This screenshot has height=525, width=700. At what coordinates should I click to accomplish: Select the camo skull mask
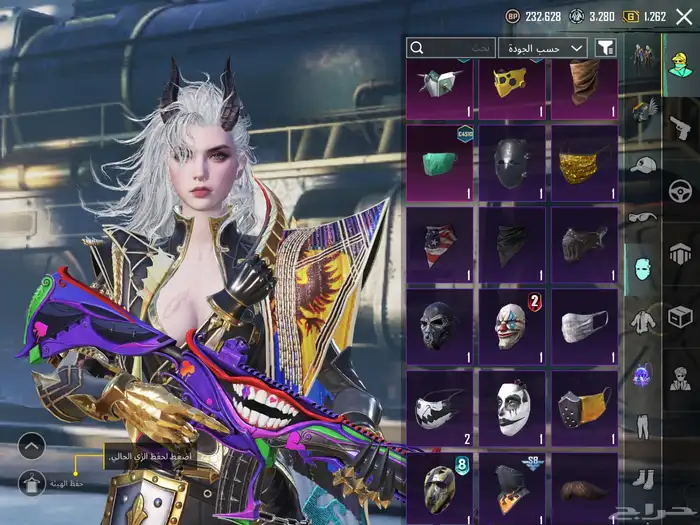439,486
